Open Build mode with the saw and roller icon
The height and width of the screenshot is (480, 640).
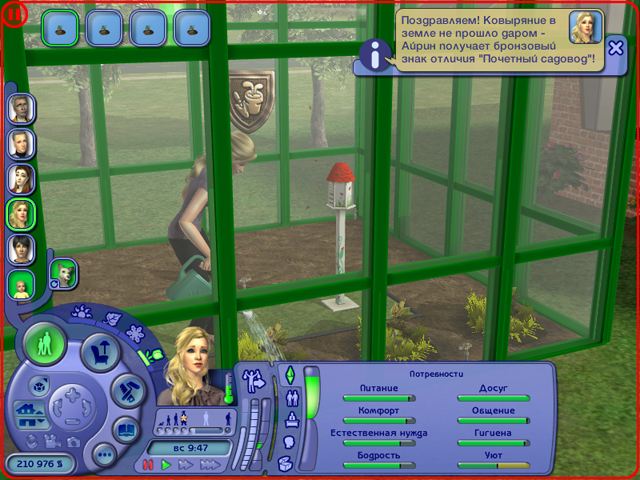click(126, 391)
